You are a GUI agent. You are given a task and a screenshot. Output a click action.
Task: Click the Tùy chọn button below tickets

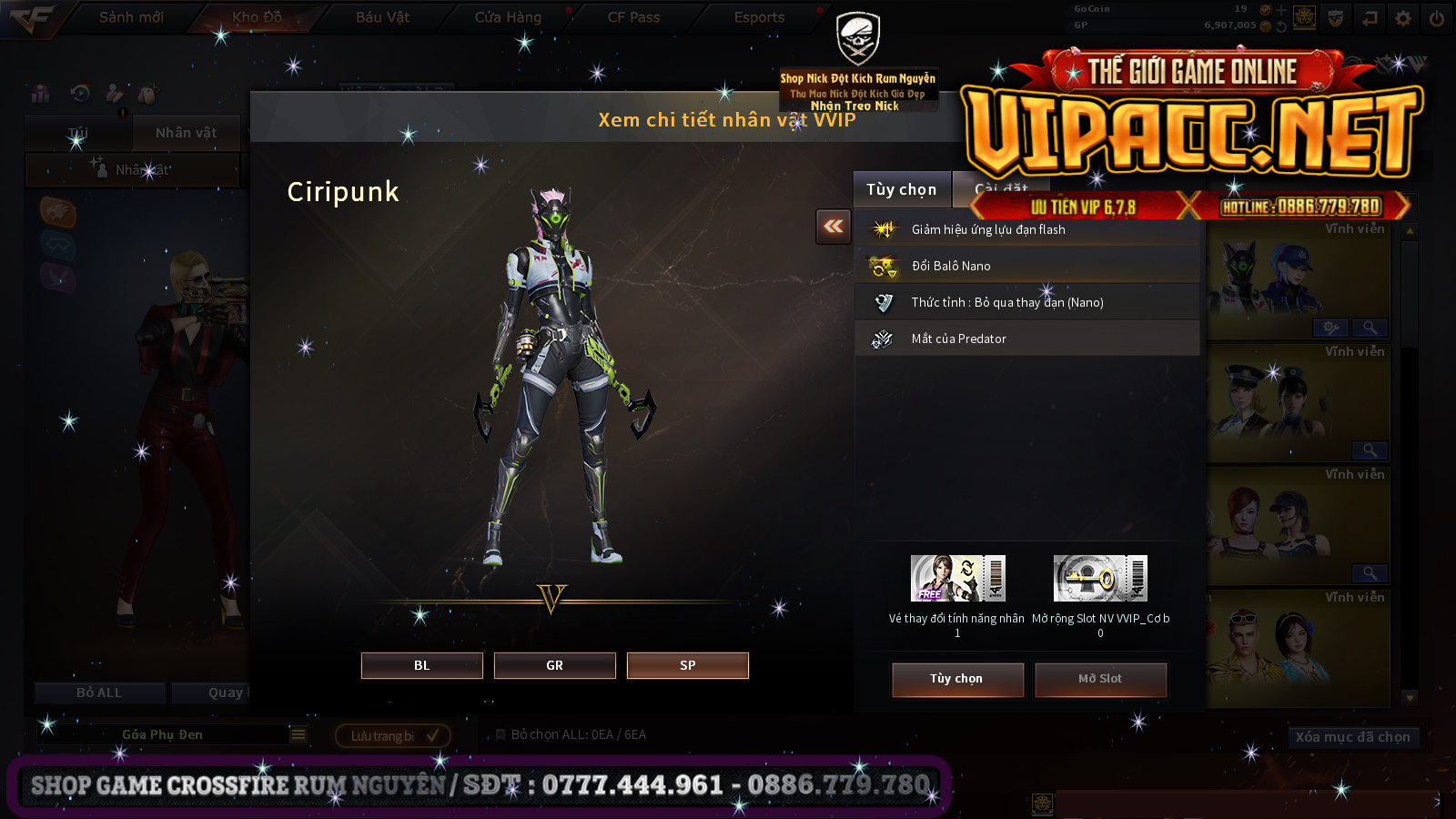[x=956, y=679]
